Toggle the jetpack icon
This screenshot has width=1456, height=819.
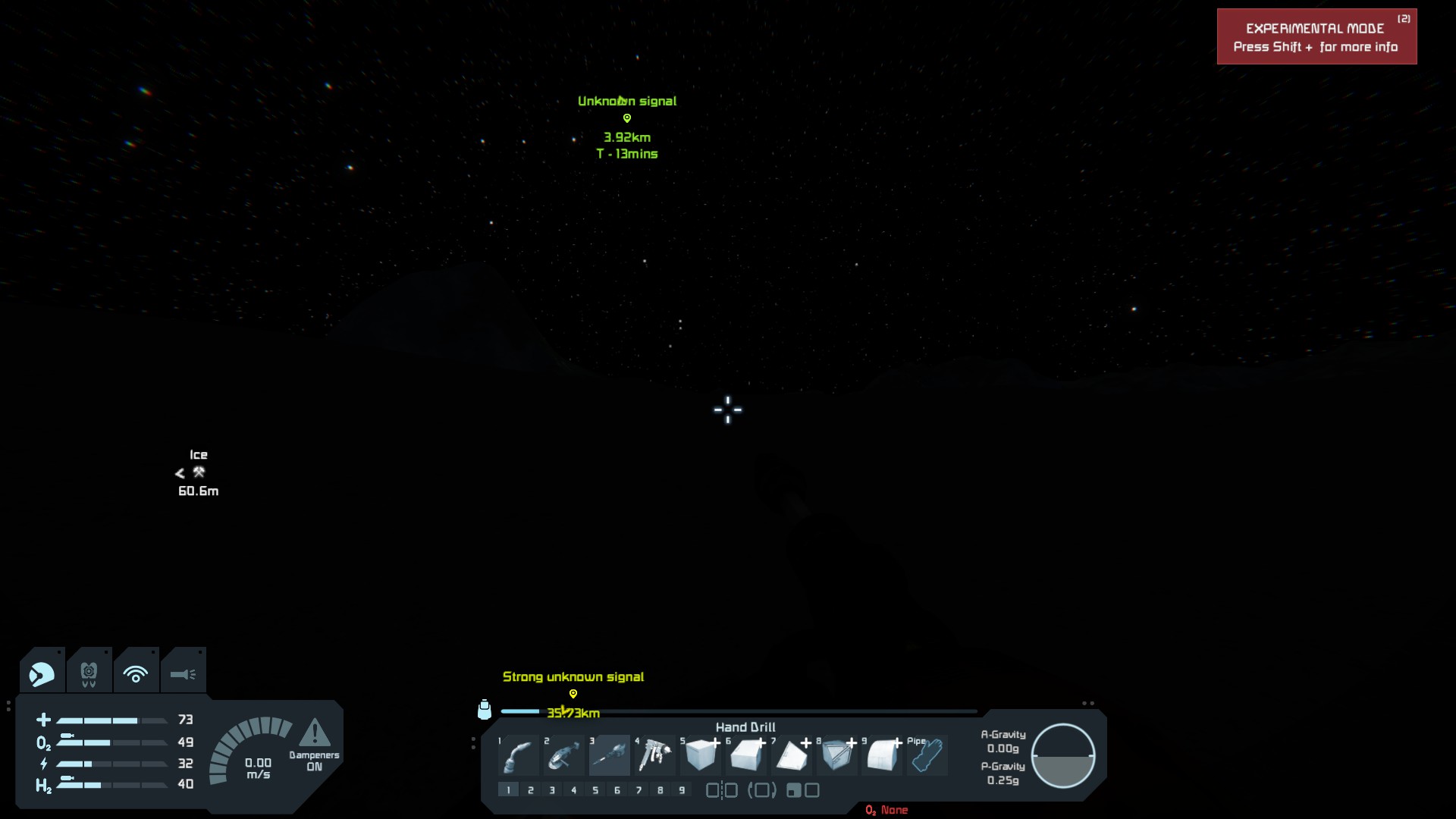(89, 673)
